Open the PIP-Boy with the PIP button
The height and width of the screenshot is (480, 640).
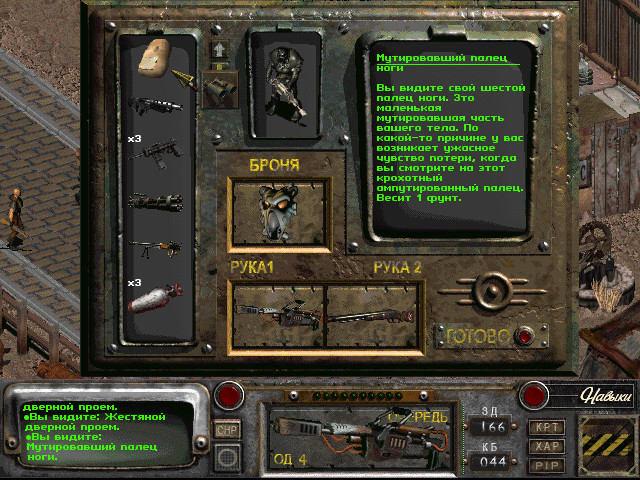(547, 465)
